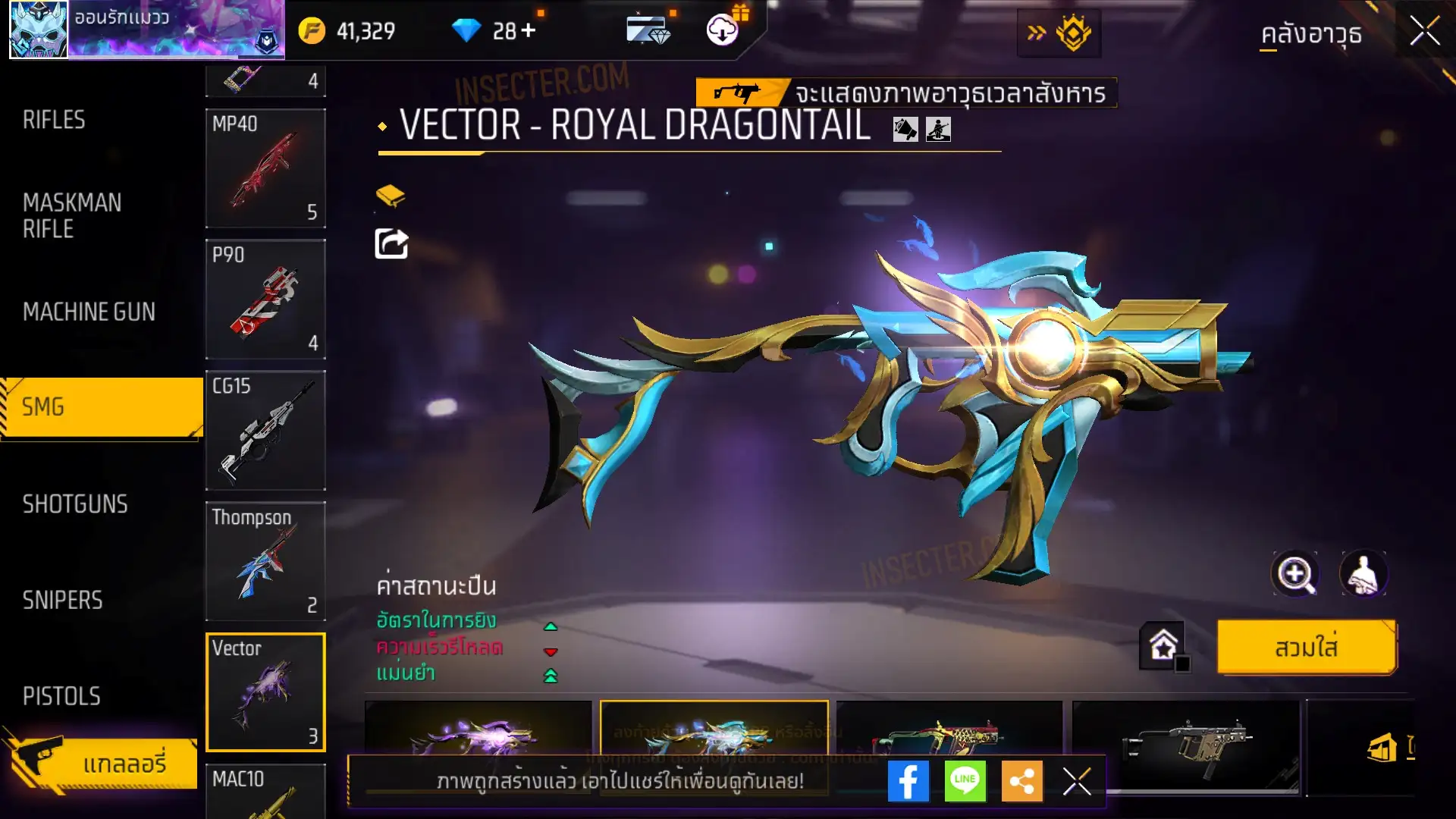Choose the P90 weapon tile
Screen dimensions: 1456x819
tap(265, 300)
